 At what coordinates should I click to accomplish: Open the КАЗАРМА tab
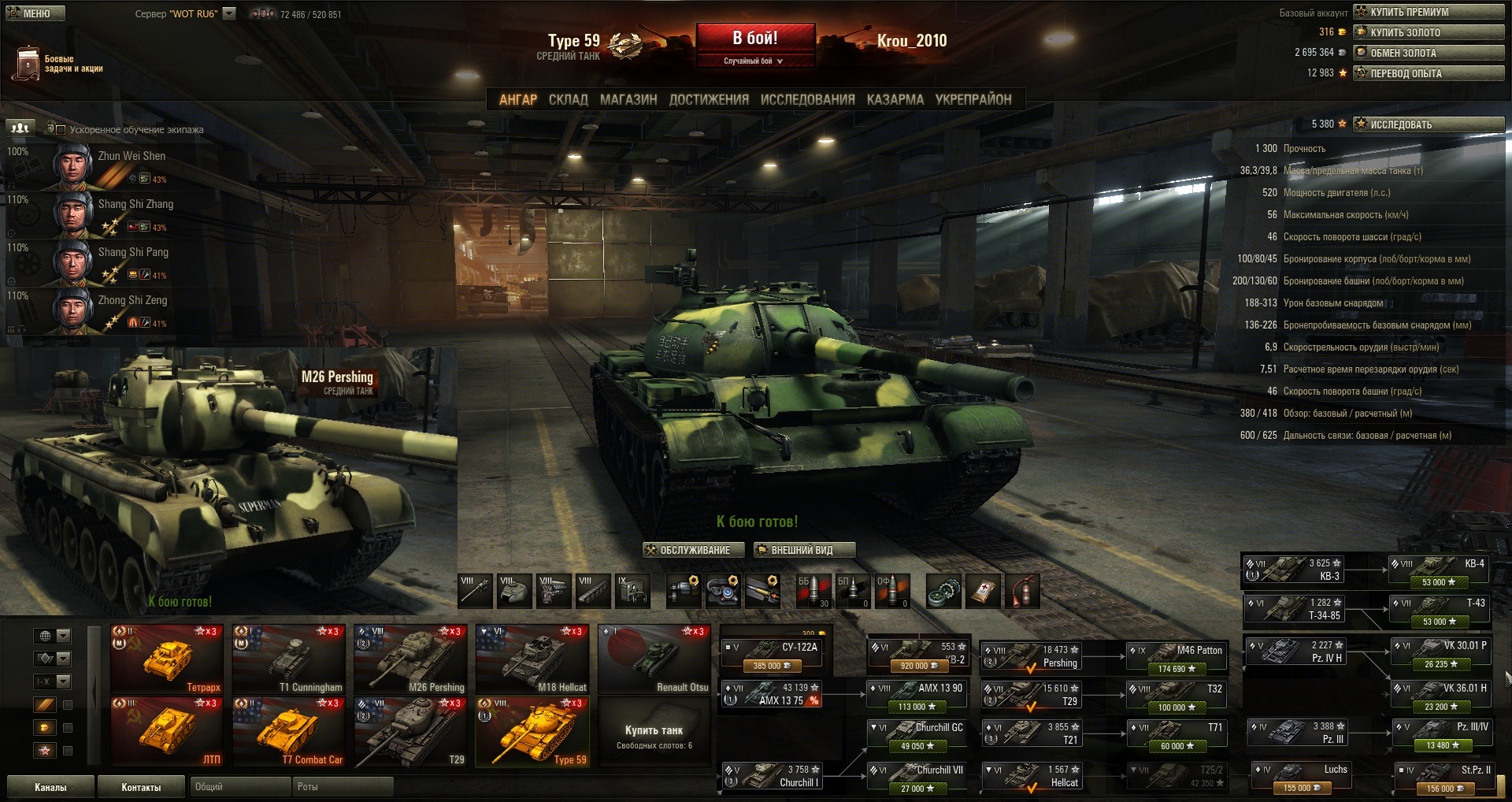click(x=895, y=99)
